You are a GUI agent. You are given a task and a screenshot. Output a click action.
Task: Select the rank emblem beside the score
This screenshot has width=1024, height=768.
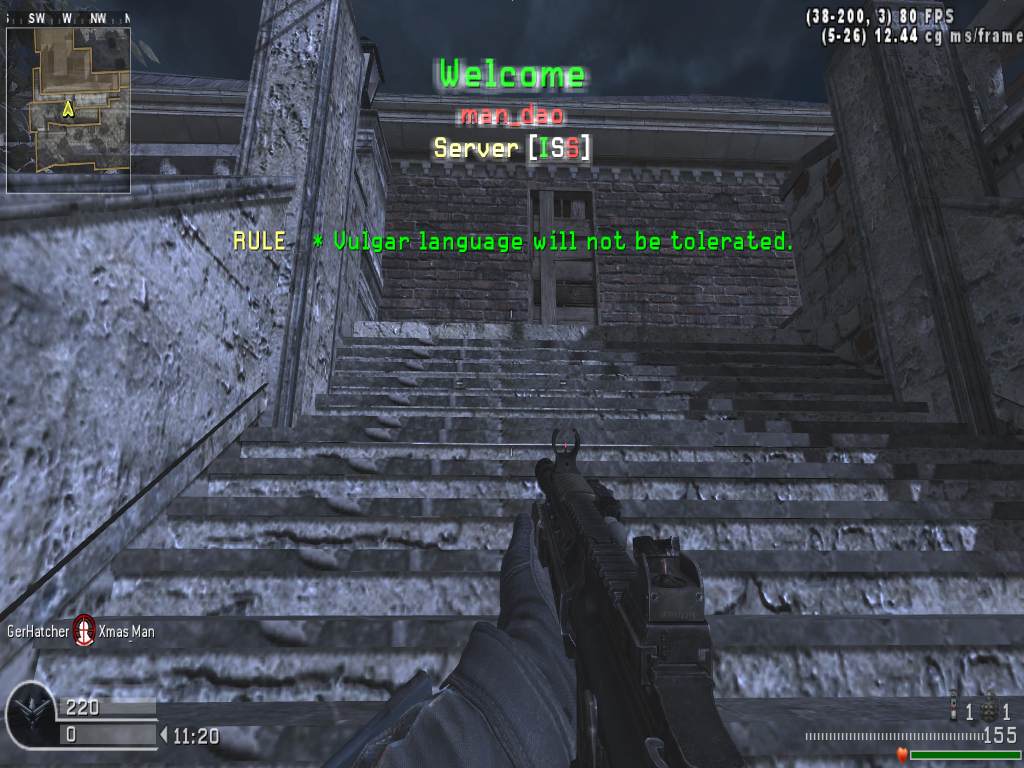coord(29,713)
